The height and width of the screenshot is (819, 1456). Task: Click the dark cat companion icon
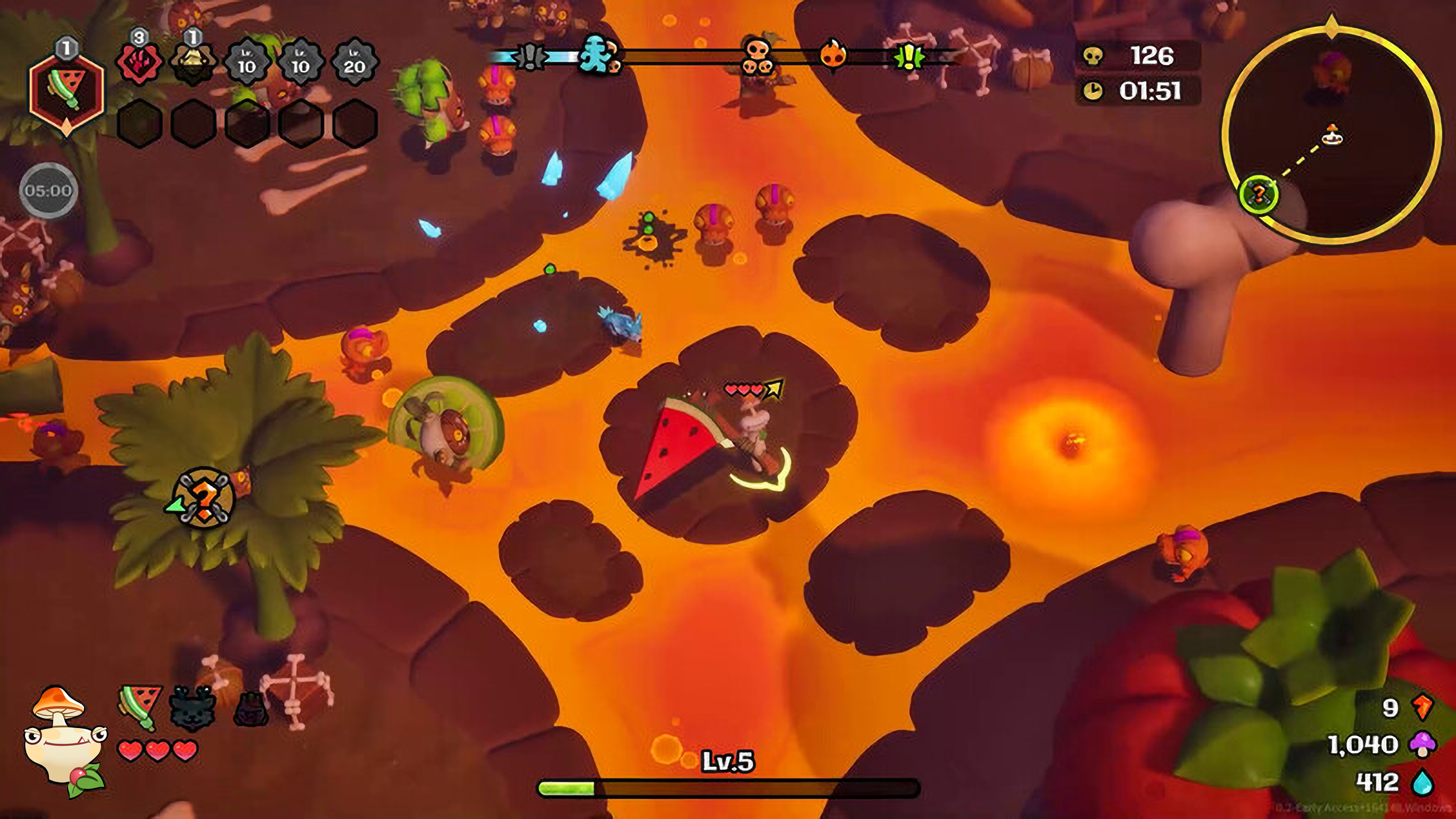(192, 706)
